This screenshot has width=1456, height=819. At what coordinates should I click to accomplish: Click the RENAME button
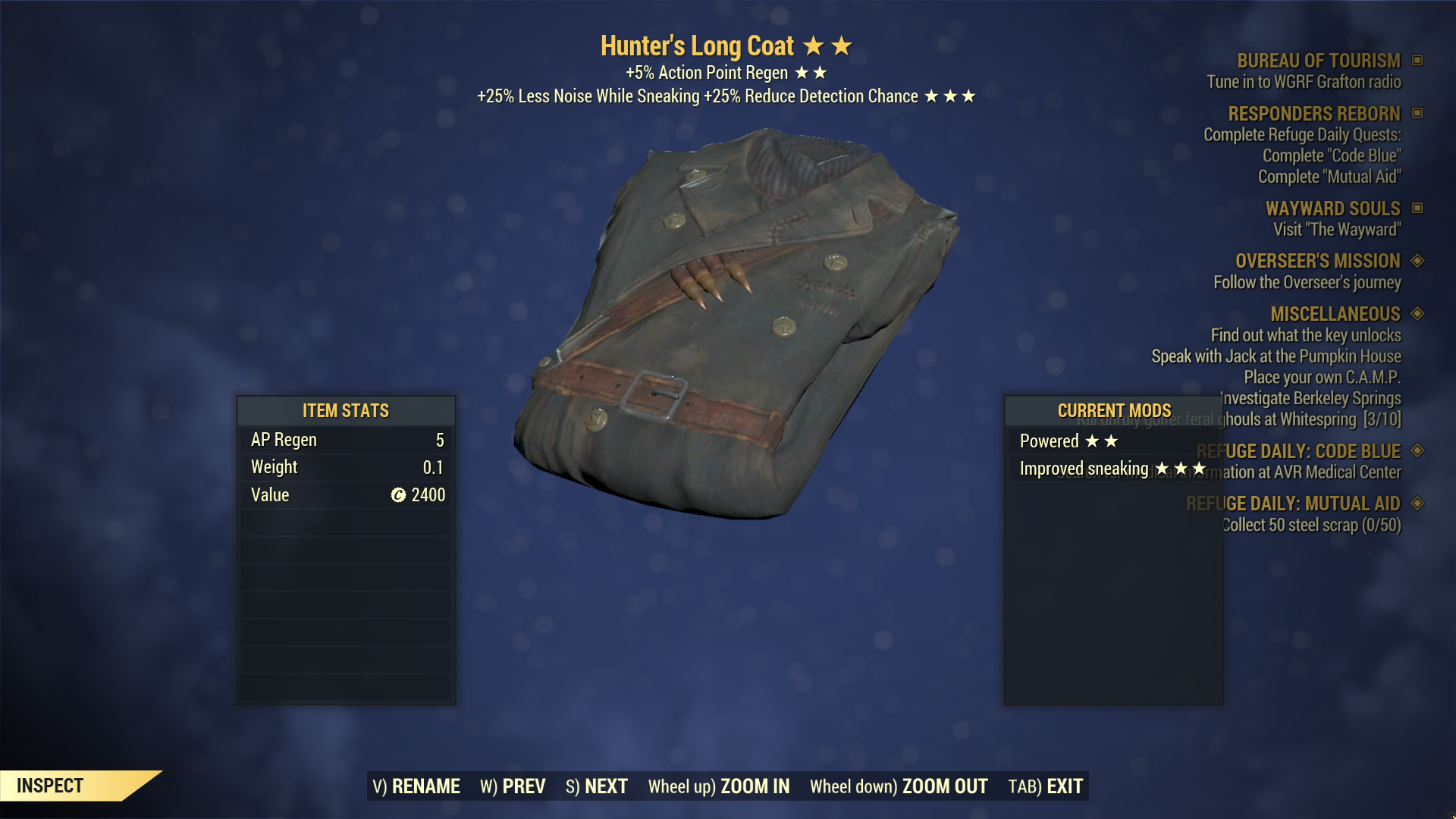tap(416, 786)
